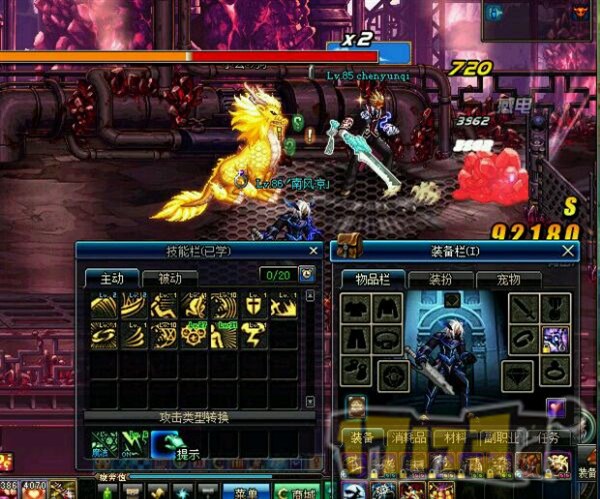
Task: Select the 装备 equipment category tab
Action: coord(362,438)
